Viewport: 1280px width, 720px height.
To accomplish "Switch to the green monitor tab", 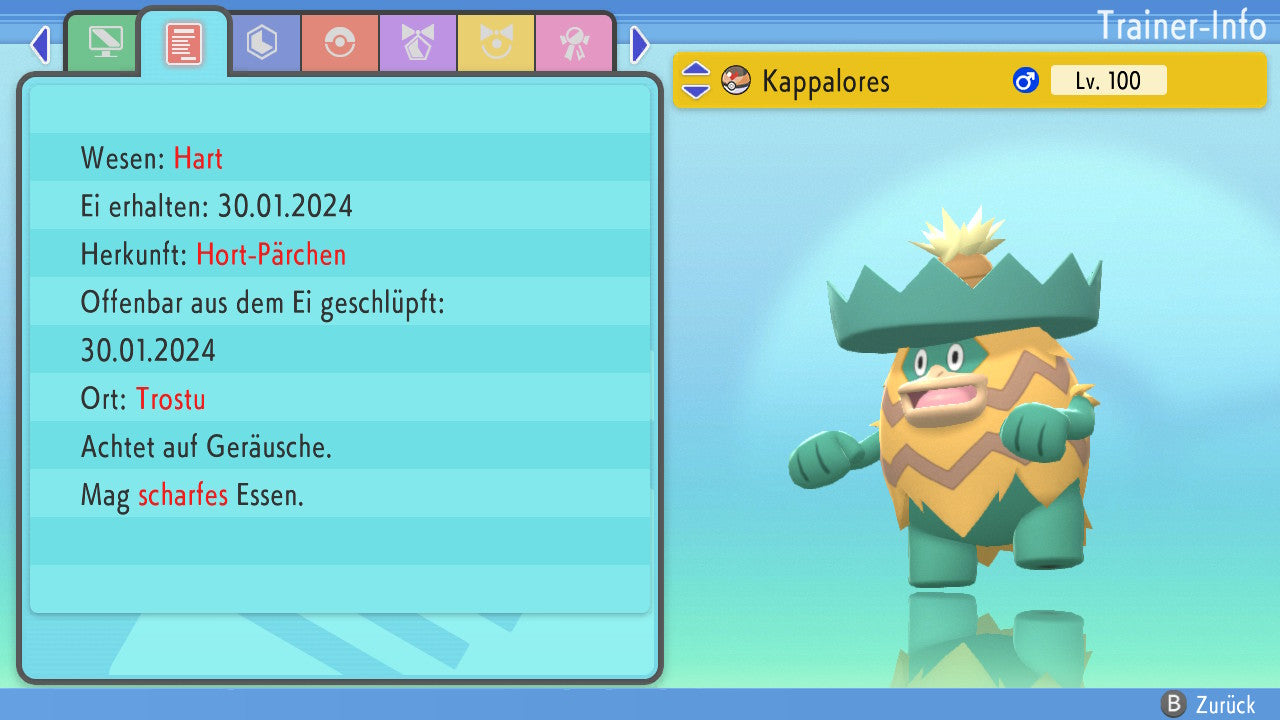I will 105,43.
